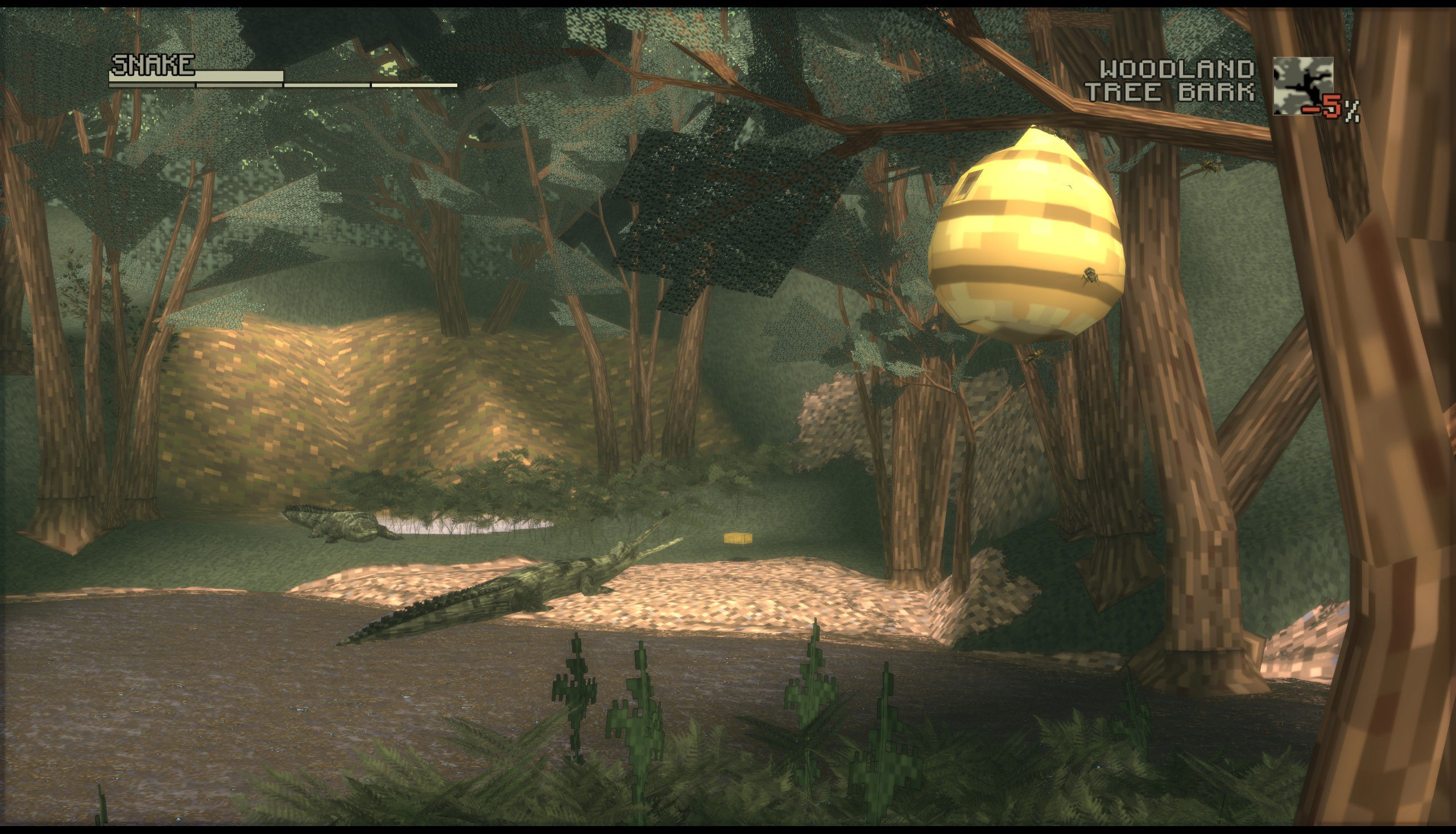Select the large tree trunk at the far right edge
The height and width of the screenshot is (834, 1456).
1398,458
